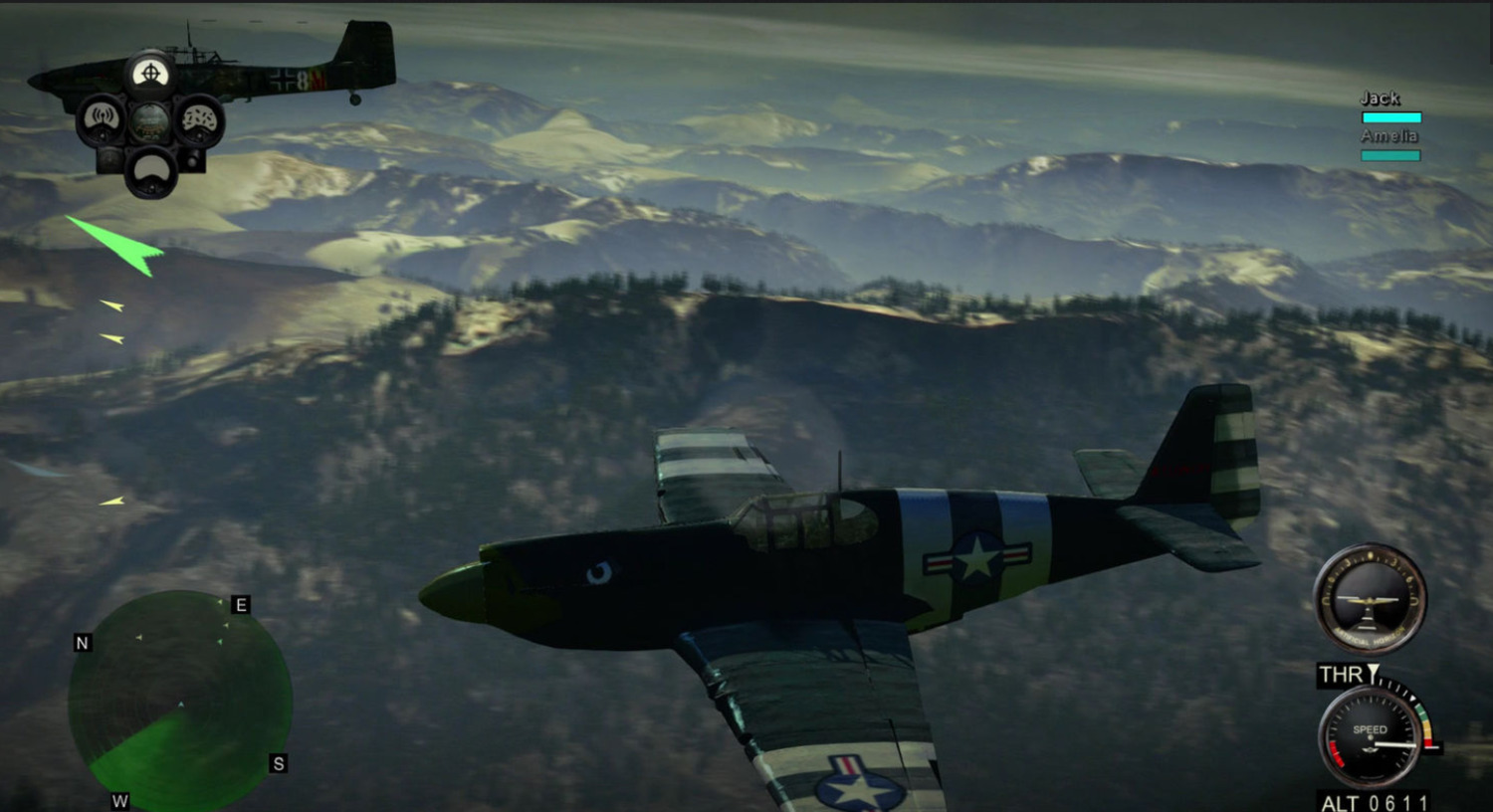This screenshot has width=1493, height=812.
Task: Activate the radio signal gauge
Action: point(102,119)
